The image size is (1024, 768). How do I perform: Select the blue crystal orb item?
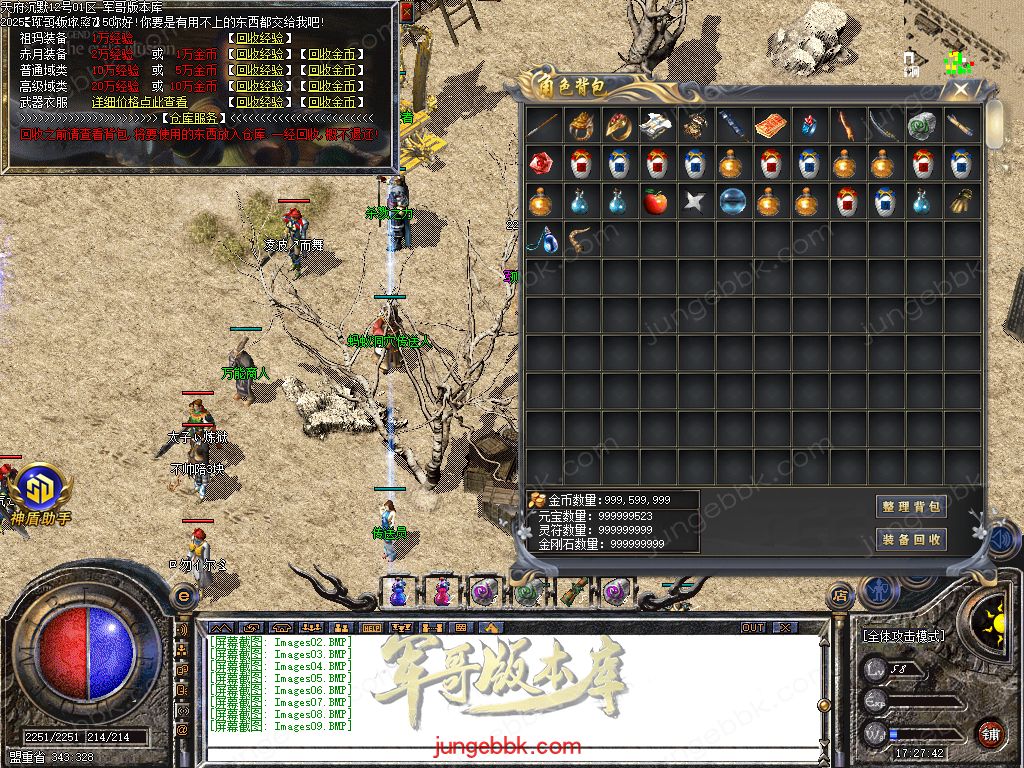point(732,203)
